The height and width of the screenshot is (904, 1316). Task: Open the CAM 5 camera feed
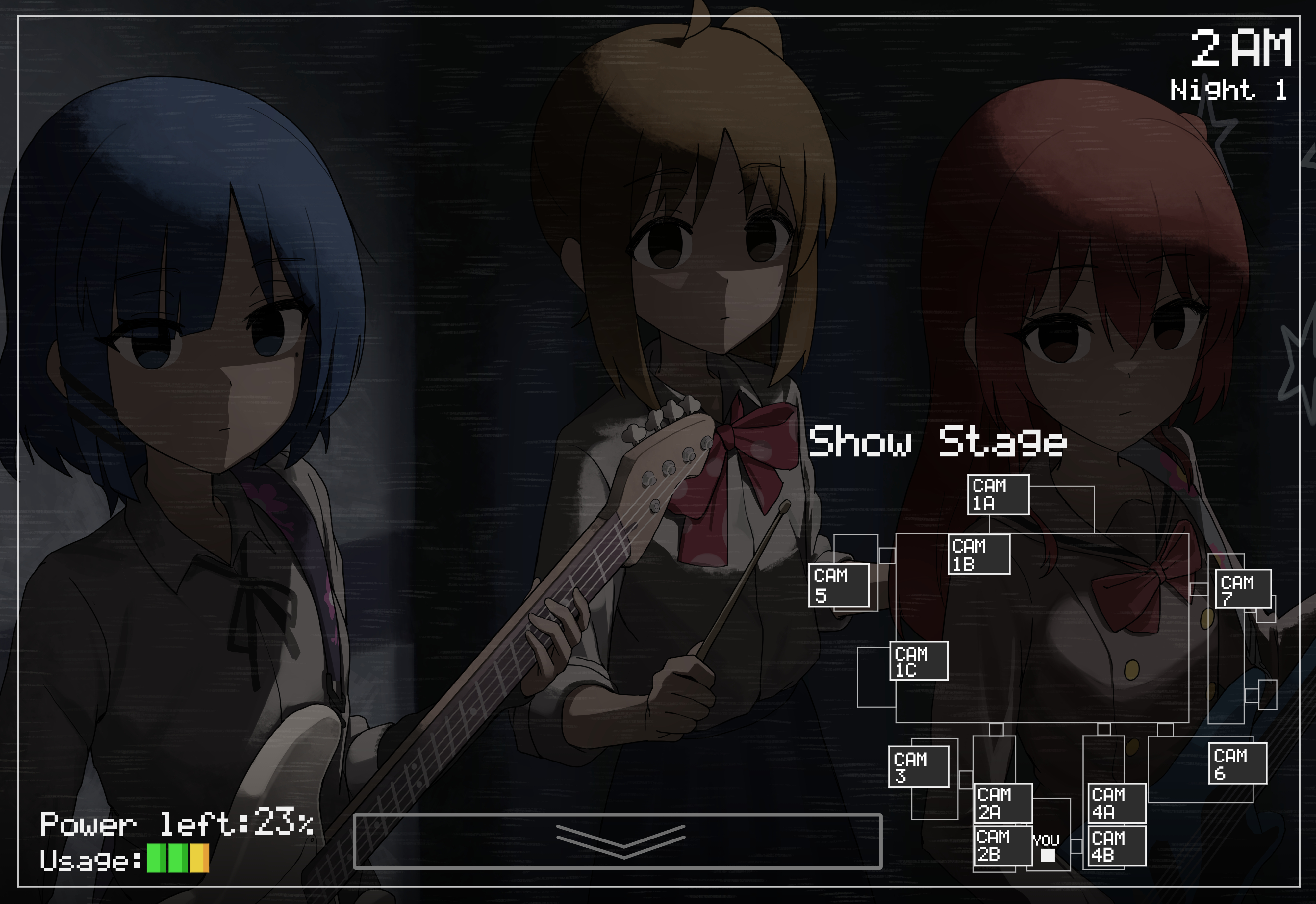tap(839, 585)
